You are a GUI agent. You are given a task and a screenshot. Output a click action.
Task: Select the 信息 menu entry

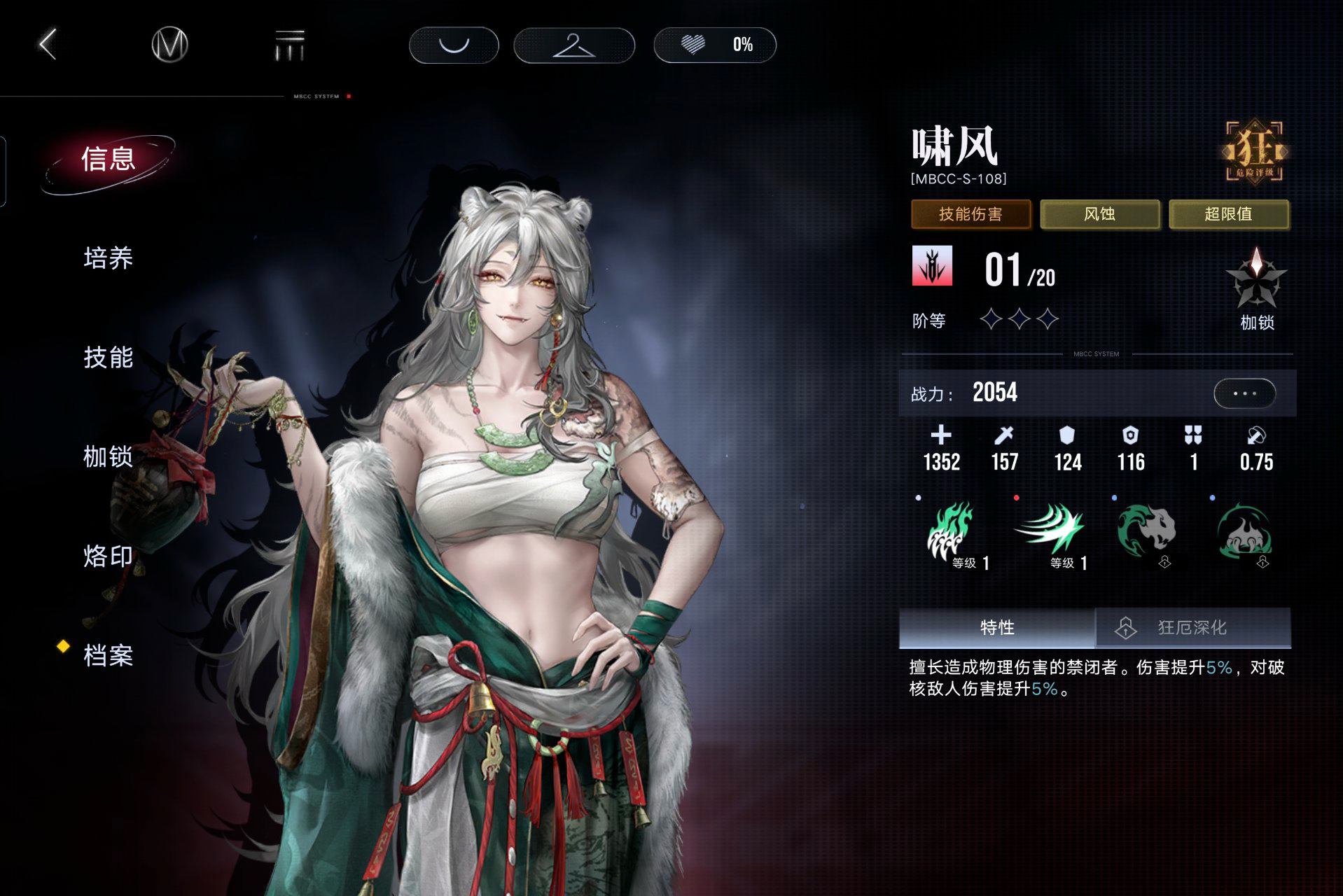108,160
